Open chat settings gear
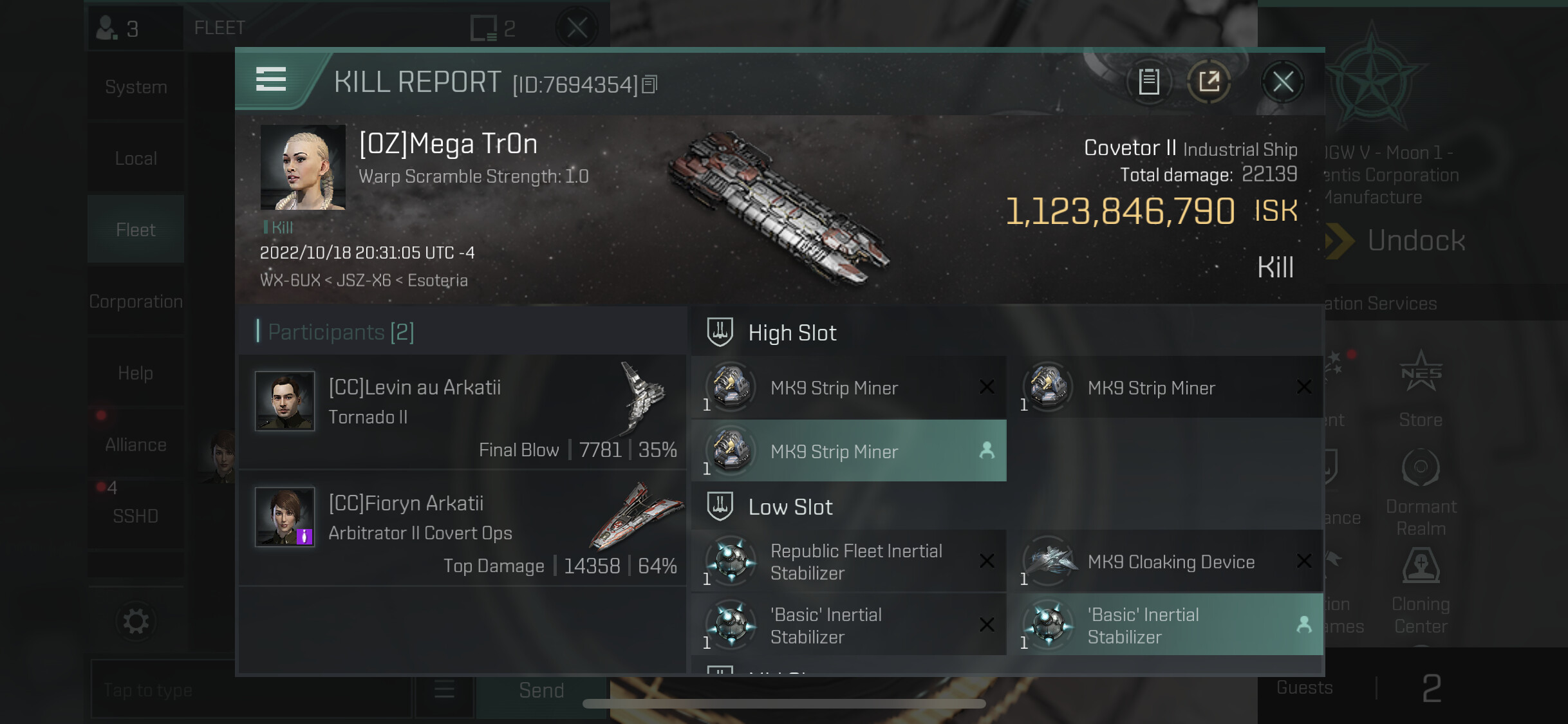Image resolution: width=1568 pixels, height=724 pixels. point(136,621)
